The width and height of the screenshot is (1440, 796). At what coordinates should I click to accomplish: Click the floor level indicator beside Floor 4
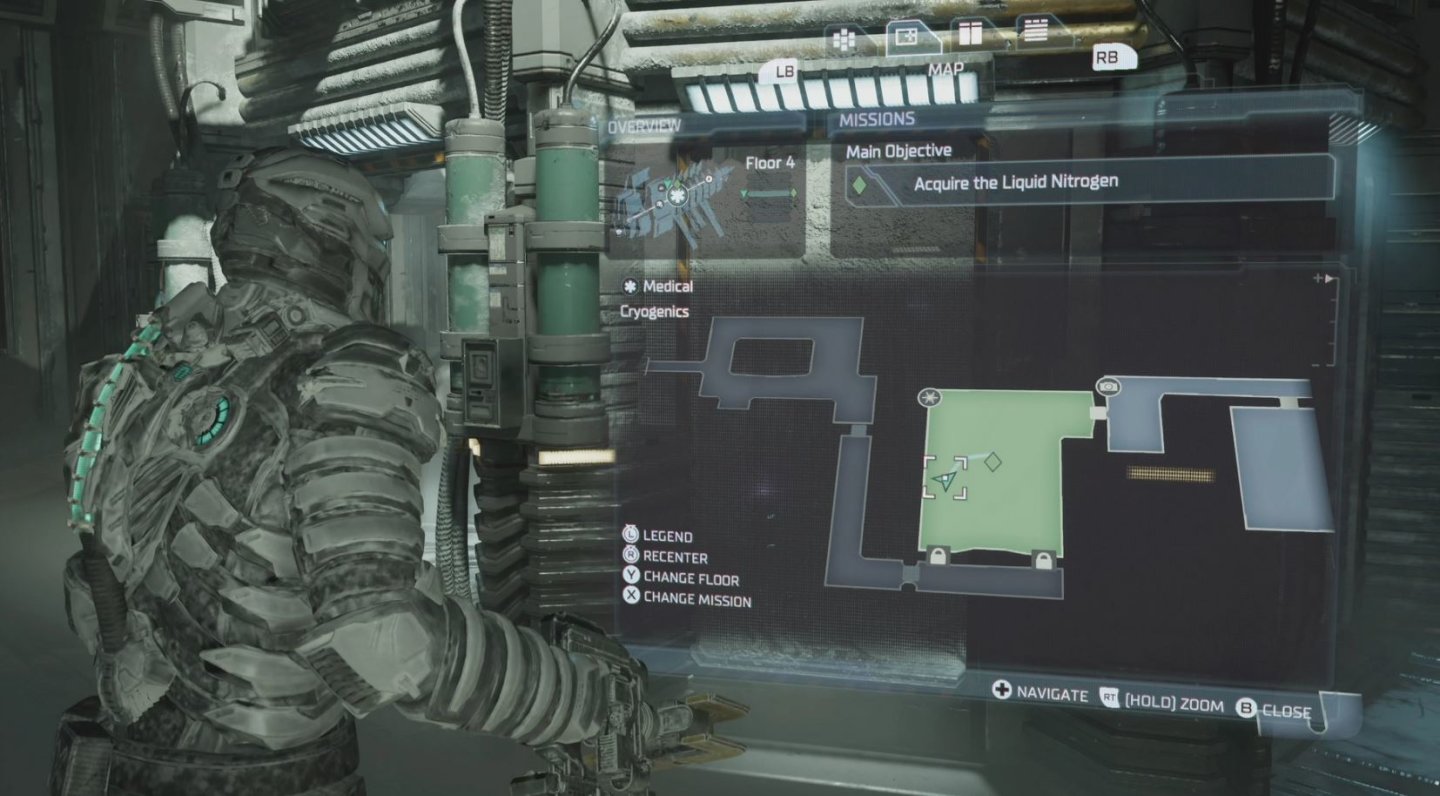point(770,192)
